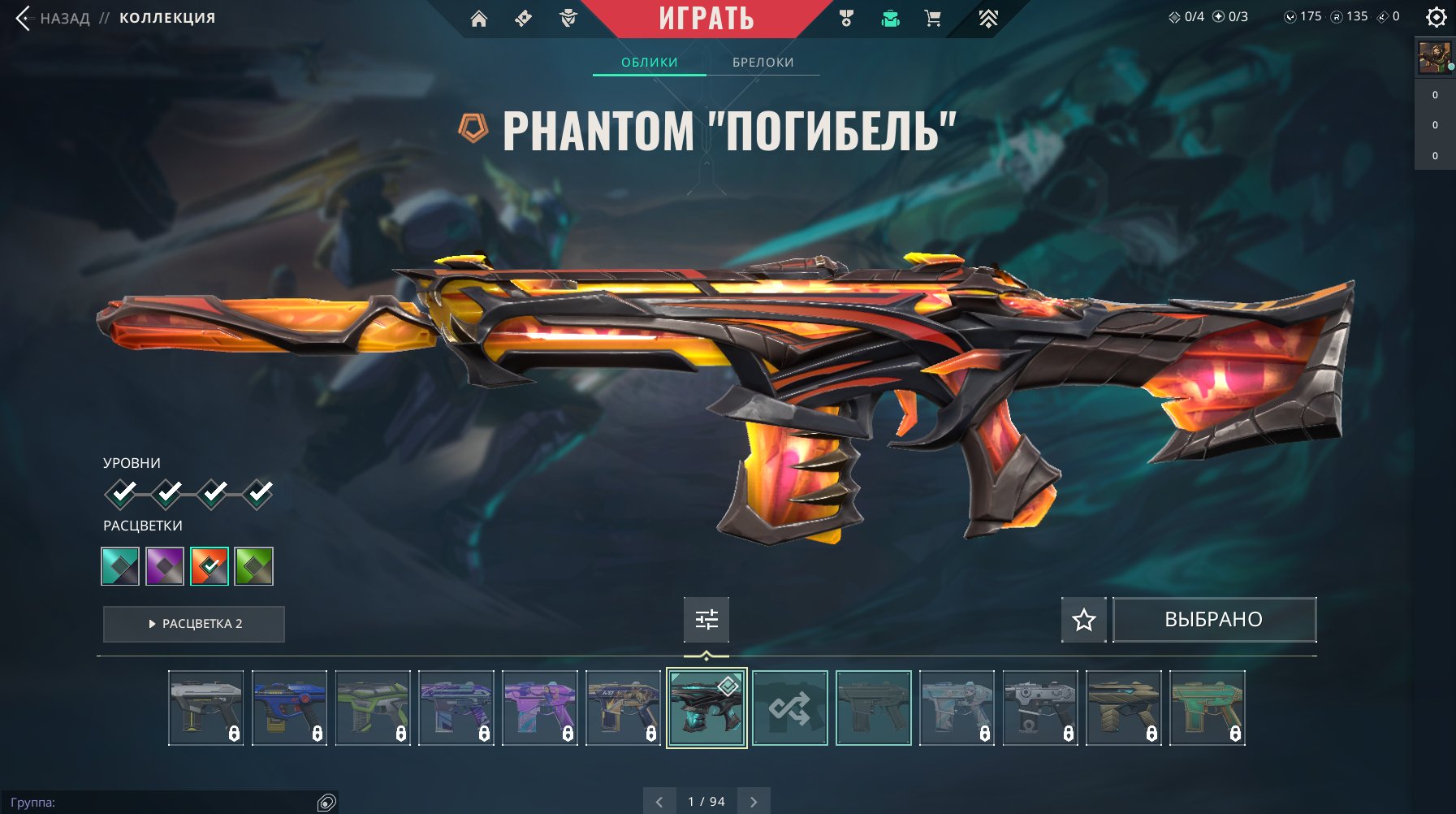Switch to the БРЕЛОКИ tab
Viewport: 1456px width, 814px height.
click(762, 62)
